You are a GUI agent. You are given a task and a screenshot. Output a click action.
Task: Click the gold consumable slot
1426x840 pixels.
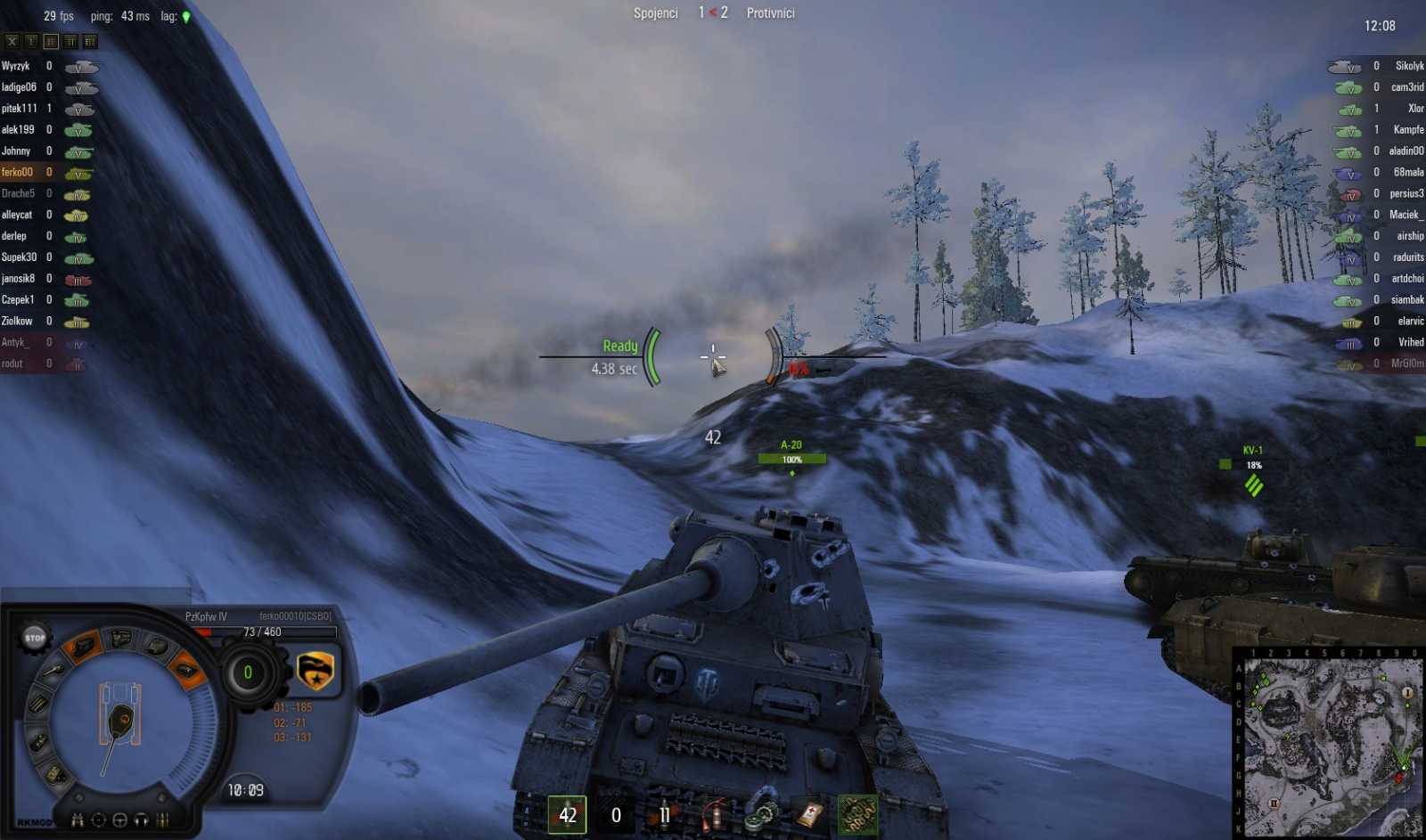coord(857,813)
